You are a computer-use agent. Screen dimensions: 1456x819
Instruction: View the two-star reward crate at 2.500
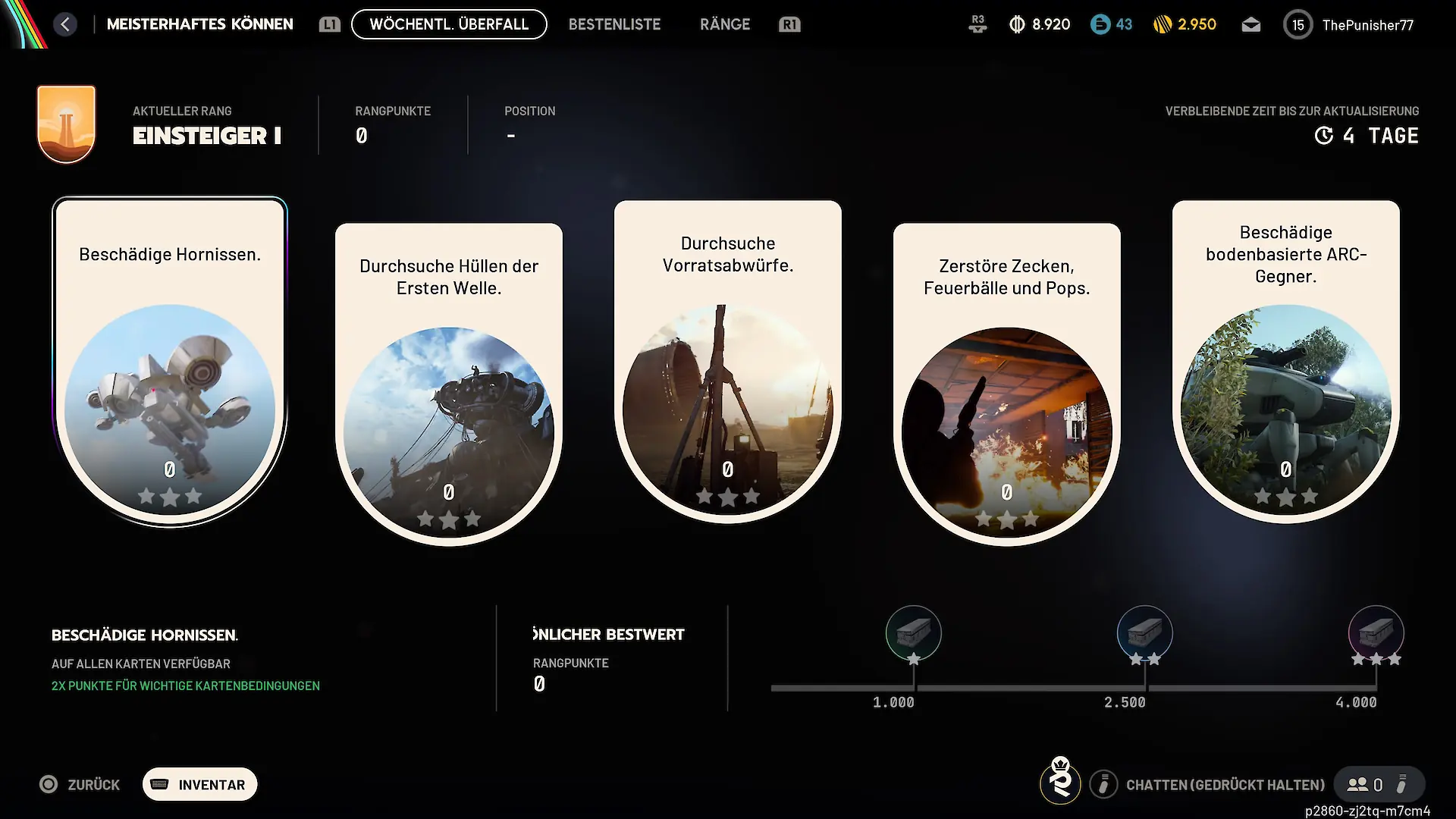(1145, 633)
